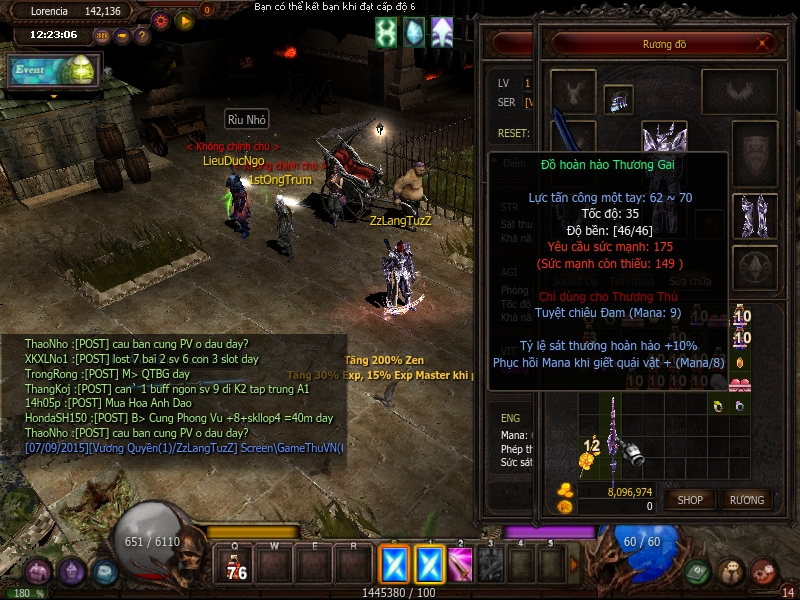
Task: Close the Rương đồ inventory panel
Action: [764, 44]
